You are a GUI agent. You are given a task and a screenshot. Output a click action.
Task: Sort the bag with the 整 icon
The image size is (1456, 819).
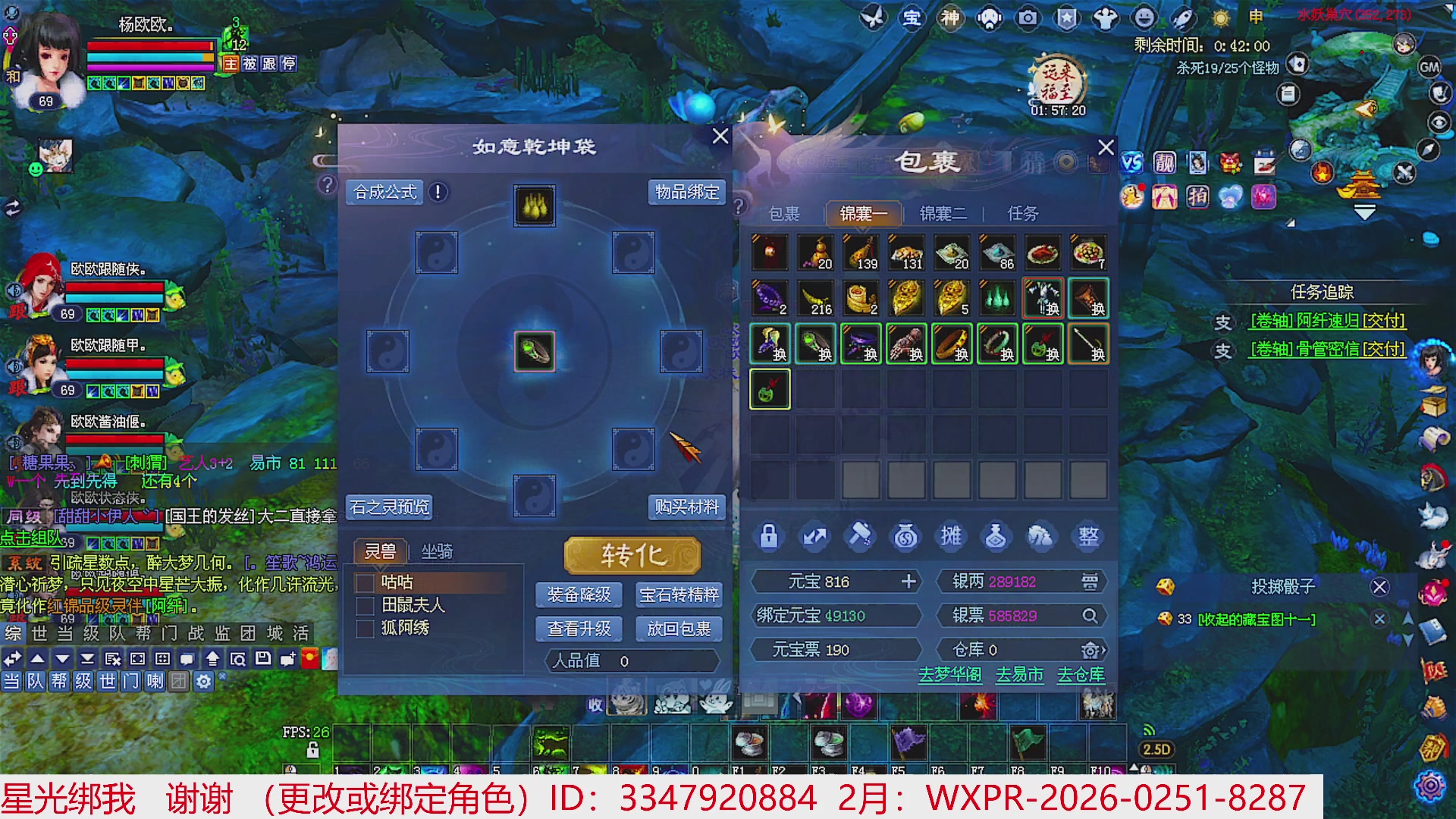(1087, 536)
